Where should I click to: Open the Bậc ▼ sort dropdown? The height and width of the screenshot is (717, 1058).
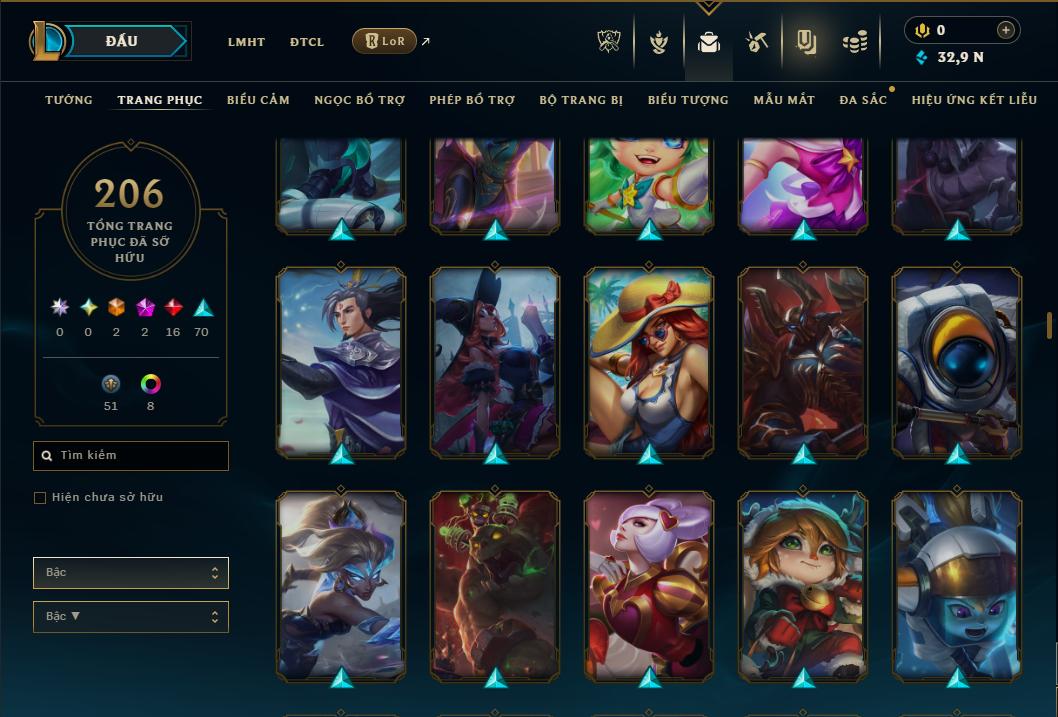[x=131, y=617]
